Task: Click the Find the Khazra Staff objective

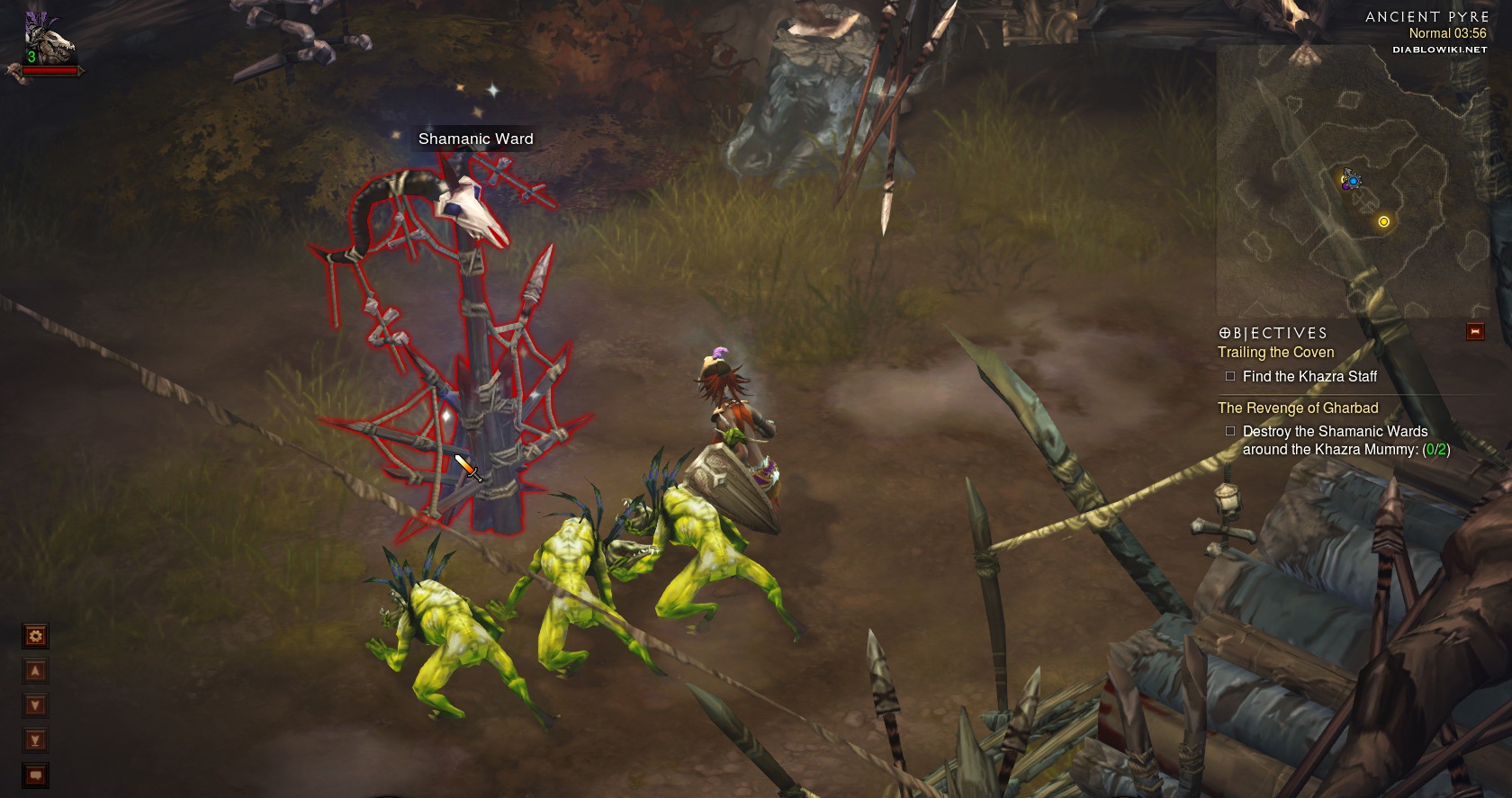Action: (x=1309, y=377)
